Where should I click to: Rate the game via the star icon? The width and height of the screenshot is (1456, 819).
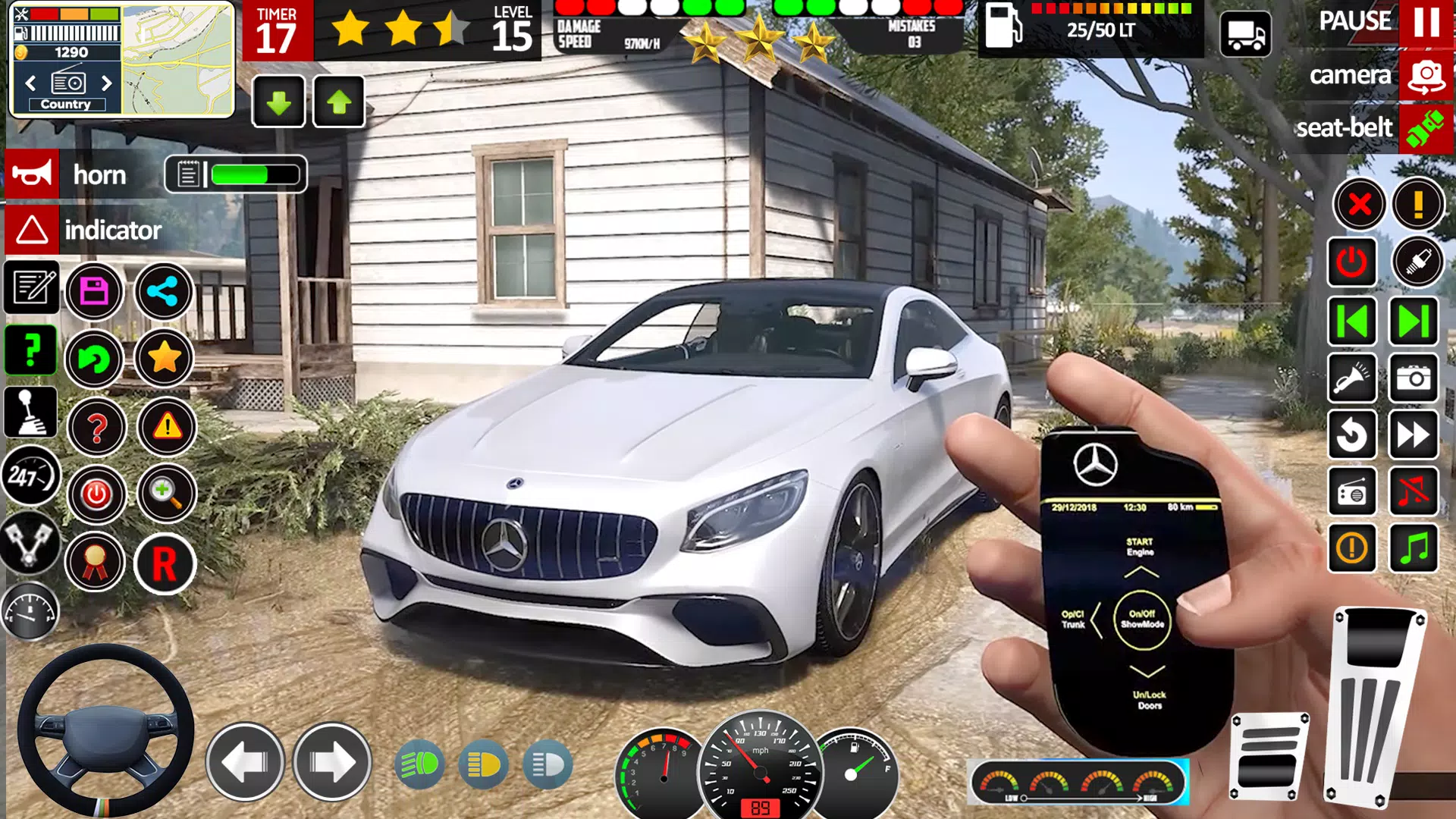(165, 358)
